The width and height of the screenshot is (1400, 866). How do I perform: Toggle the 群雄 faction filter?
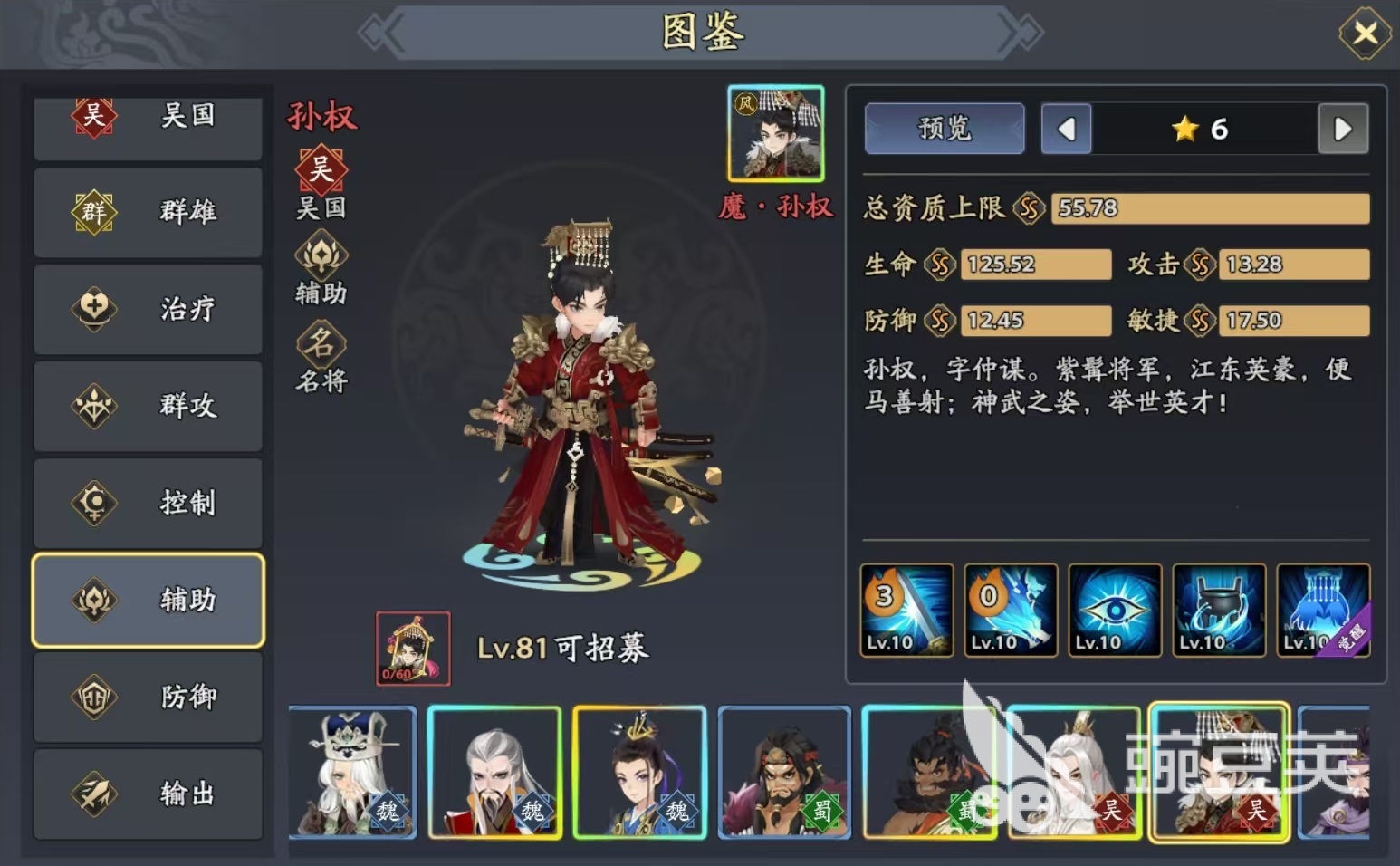[148, 212]
